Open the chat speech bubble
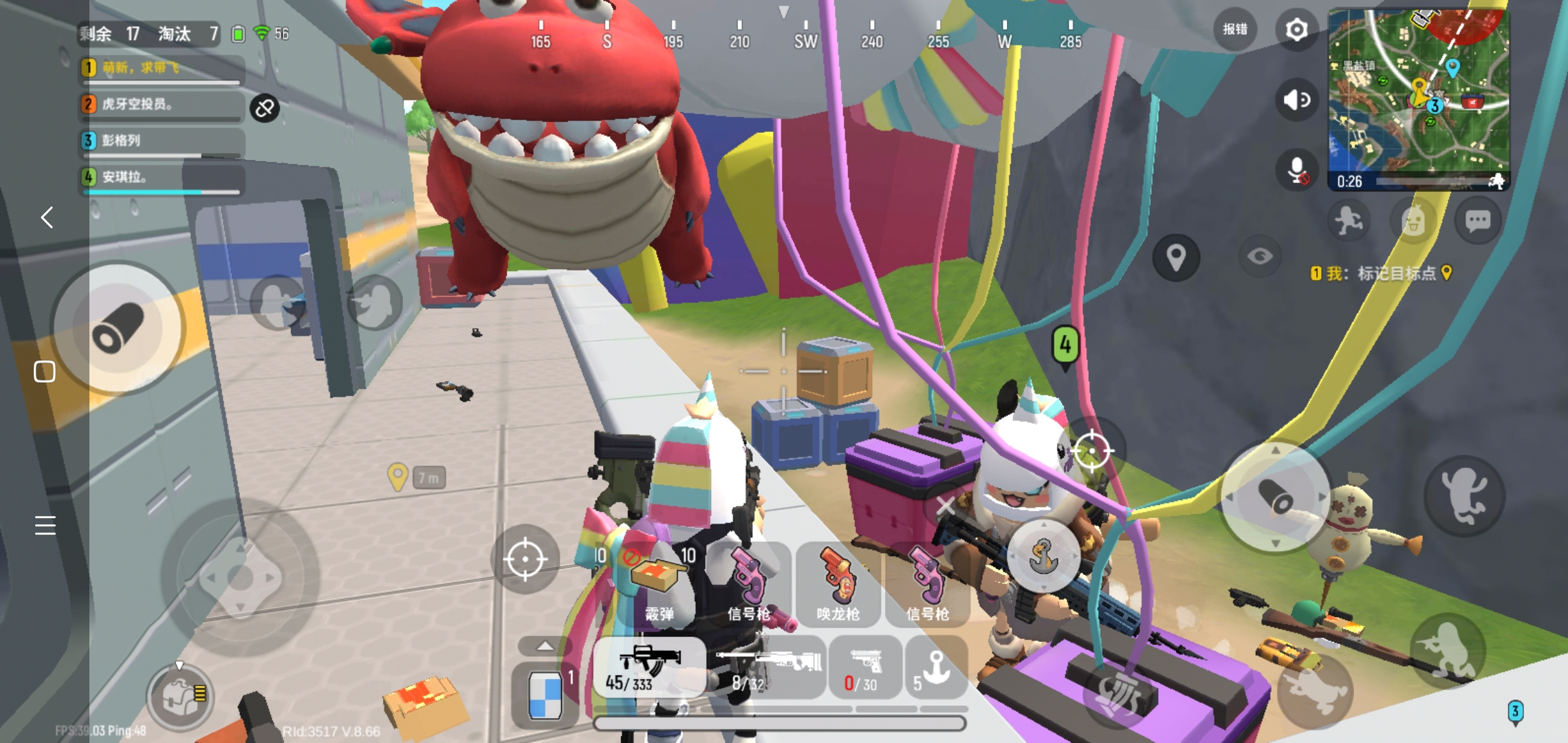Viewport: 1568px width, 743px height. point(1477,221)
